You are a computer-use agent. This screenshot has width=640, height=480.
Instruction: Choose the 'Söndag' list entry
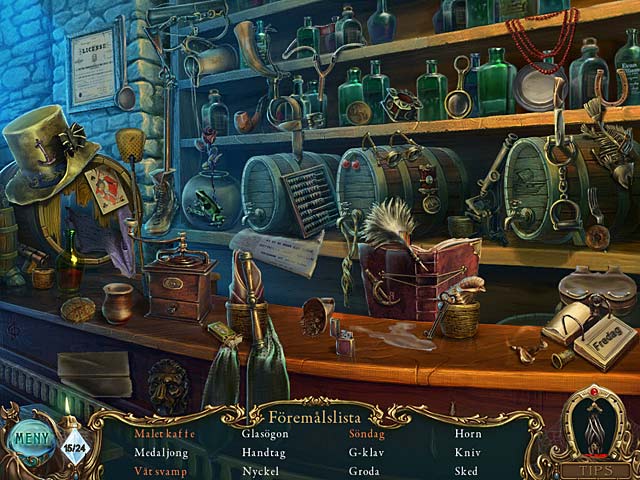(366, 434)
